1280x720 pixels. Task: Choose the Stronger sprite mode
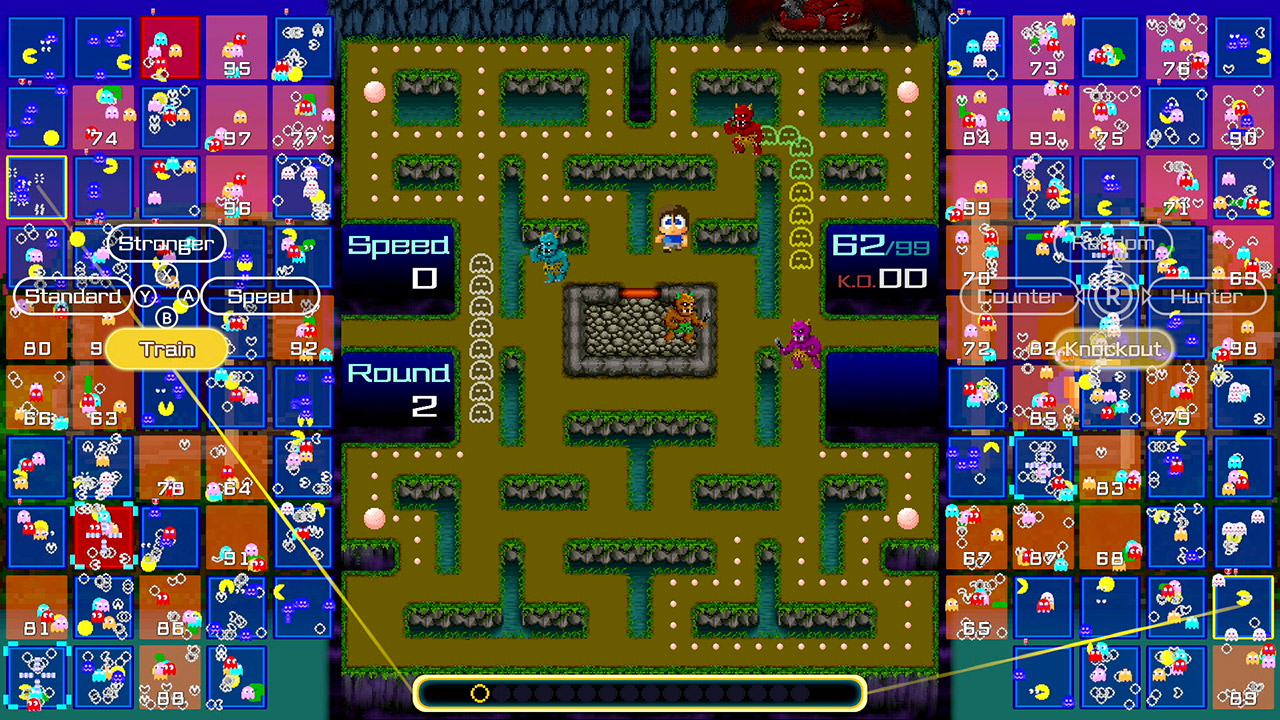pos(165,243)
